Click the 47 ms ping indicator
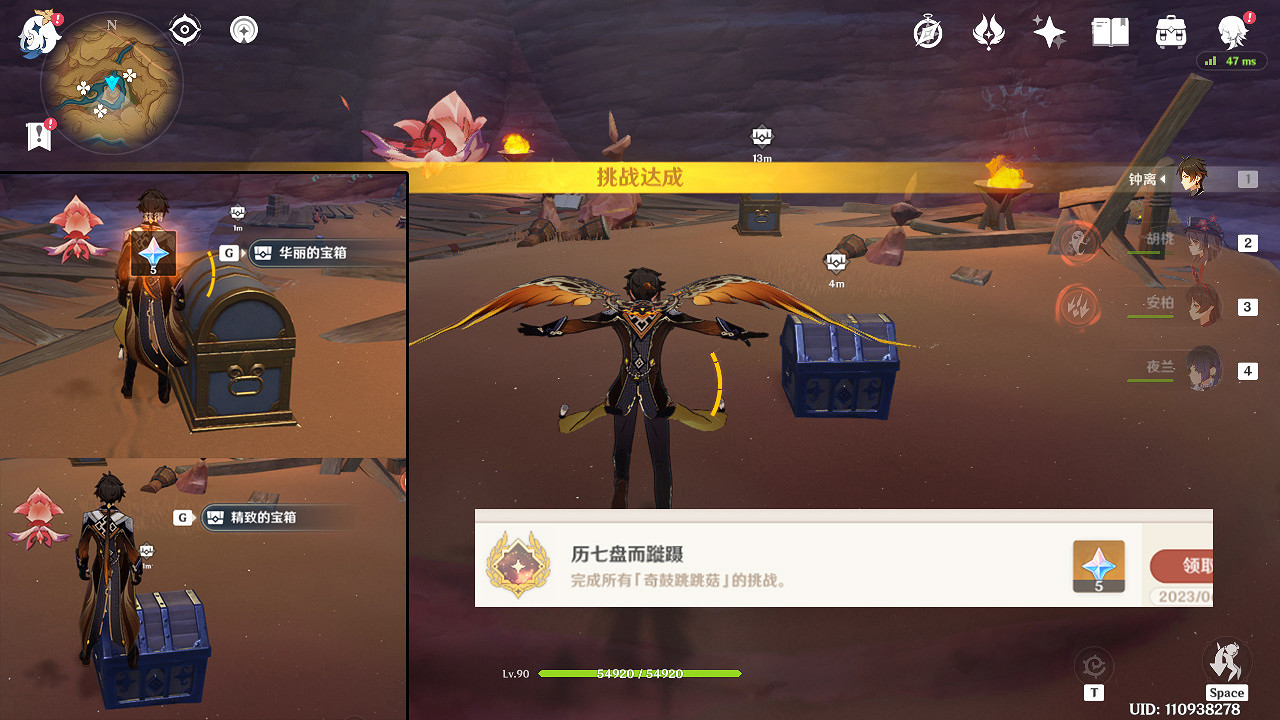The width and height of the screenshot is (1280, 720). click(1233, 61)
